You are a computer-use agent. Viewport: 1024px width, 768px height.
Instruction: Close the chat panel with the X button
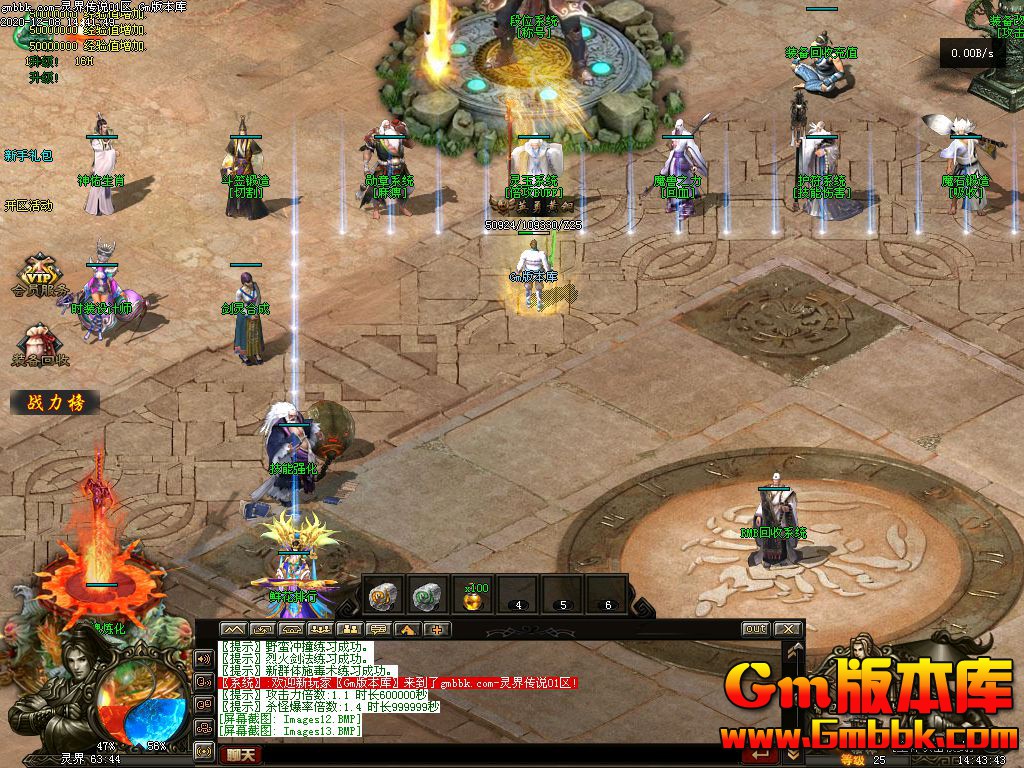click(x=787, y=629)
